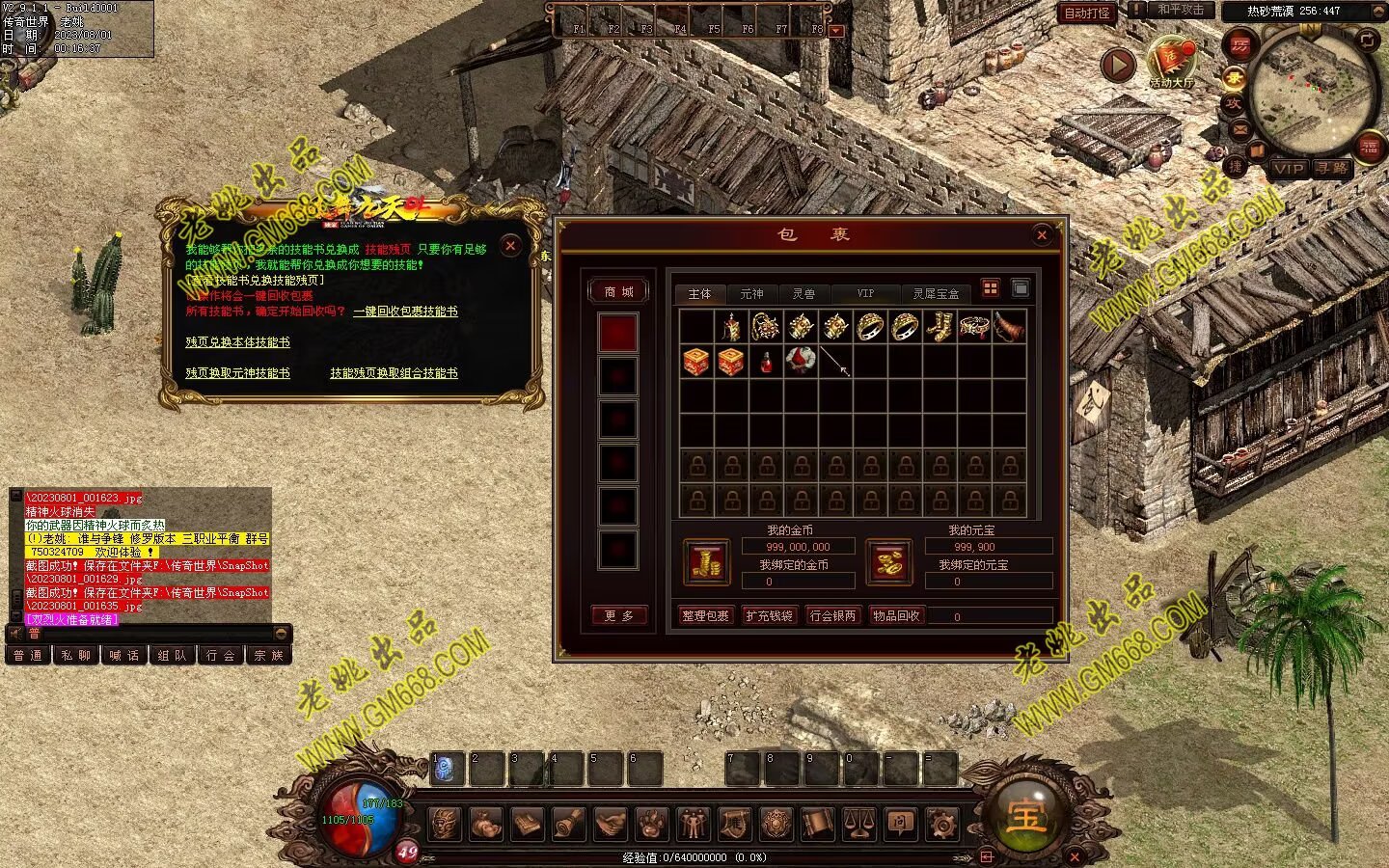Click the 更多 button
Screen dimensions: 1389x868
click(618, 615)
